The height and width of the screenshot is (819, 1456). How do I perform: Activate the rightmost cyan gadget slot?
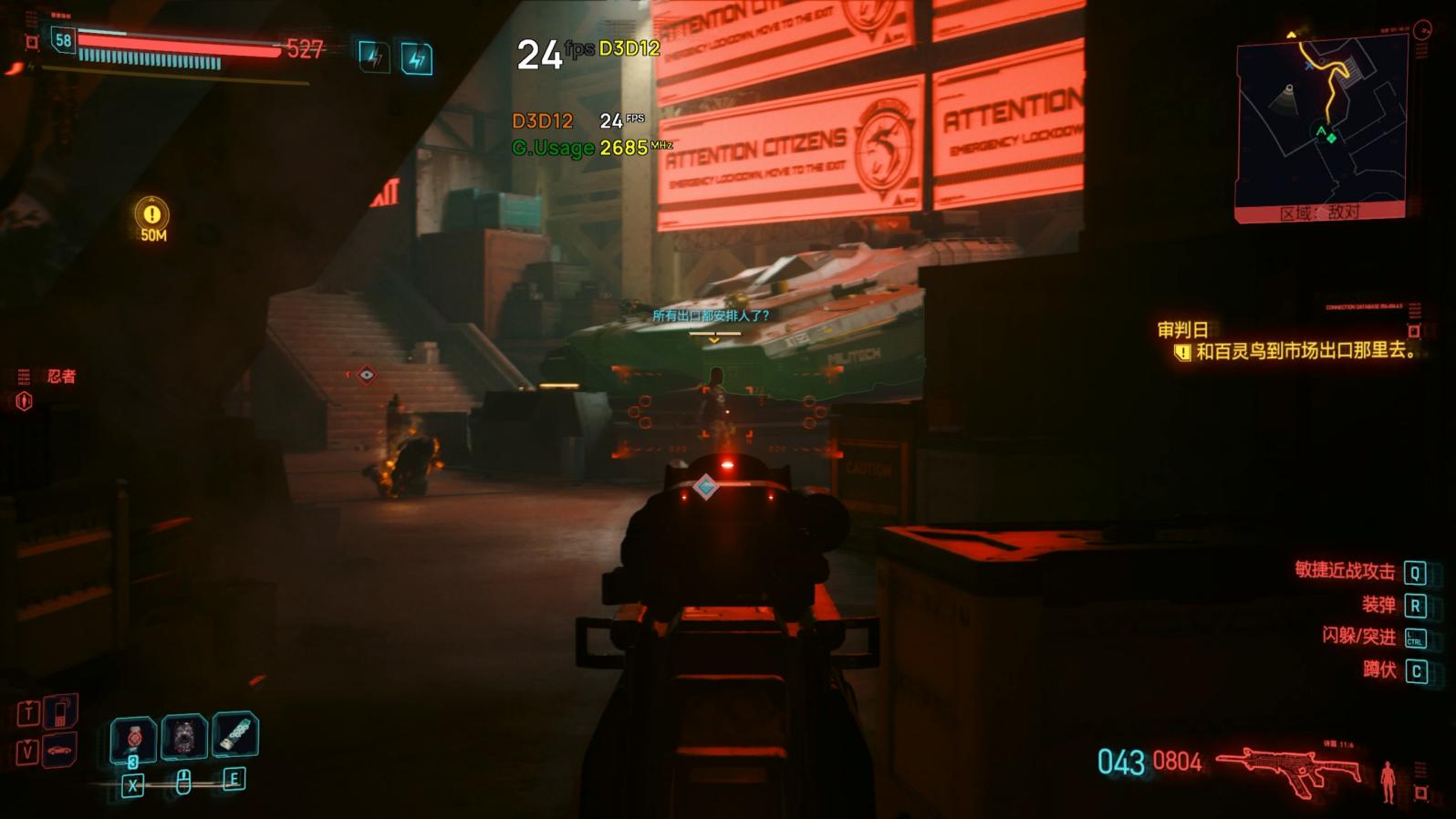point(235,735)
